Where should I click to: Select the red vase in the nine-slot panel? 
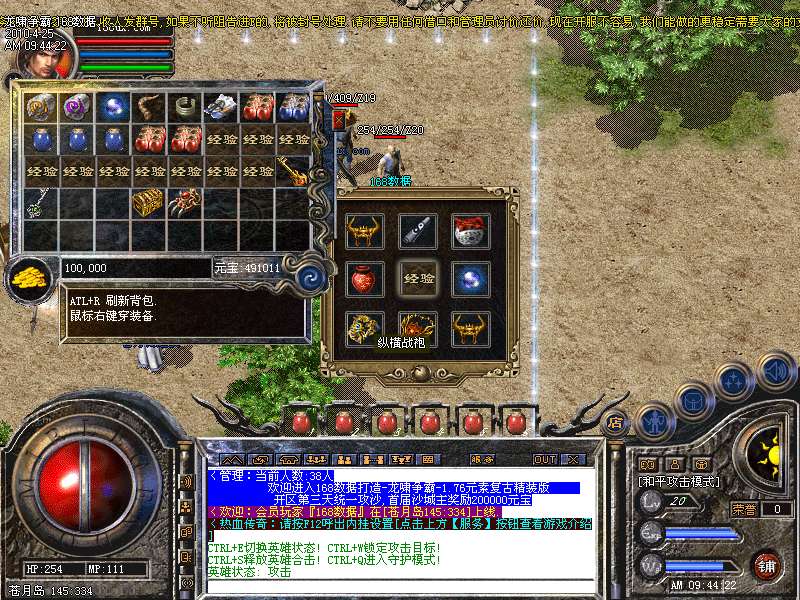coord(363,279)
